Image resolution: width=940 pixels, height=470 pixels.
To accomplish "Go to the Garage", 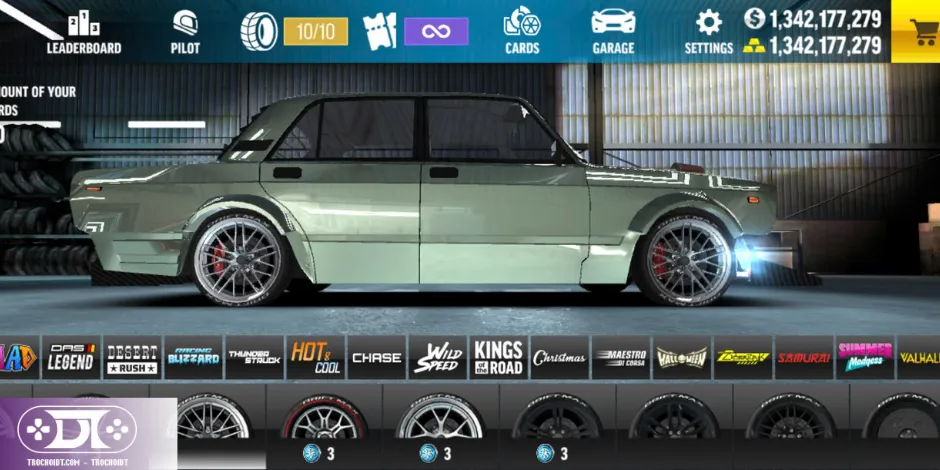I will pos(613,32).
